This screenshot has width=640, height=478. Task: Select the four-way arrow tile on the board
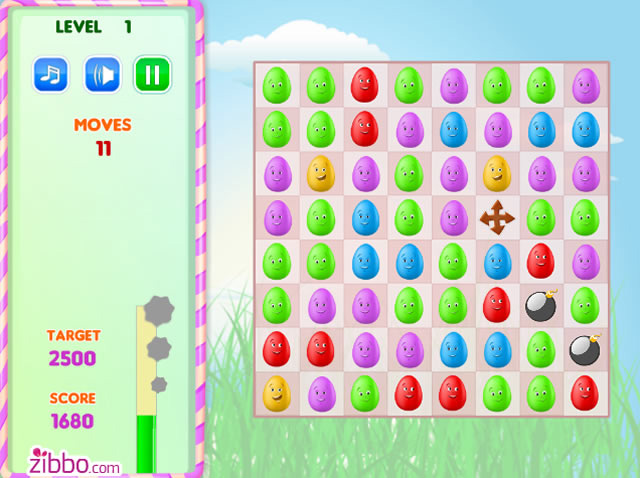click(x=497, y=216)
